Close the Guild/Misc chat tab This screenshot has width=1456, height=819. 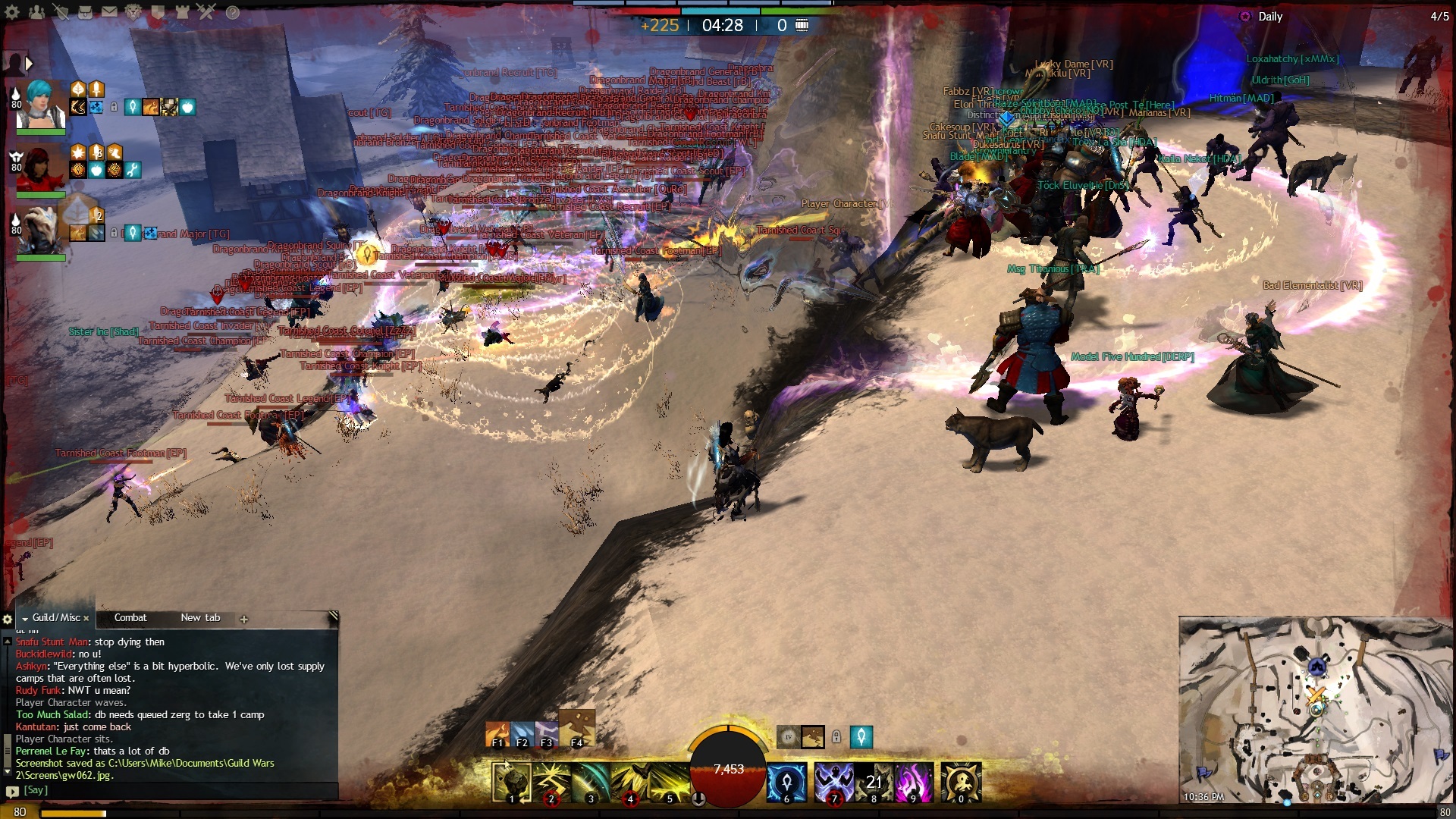86,619
